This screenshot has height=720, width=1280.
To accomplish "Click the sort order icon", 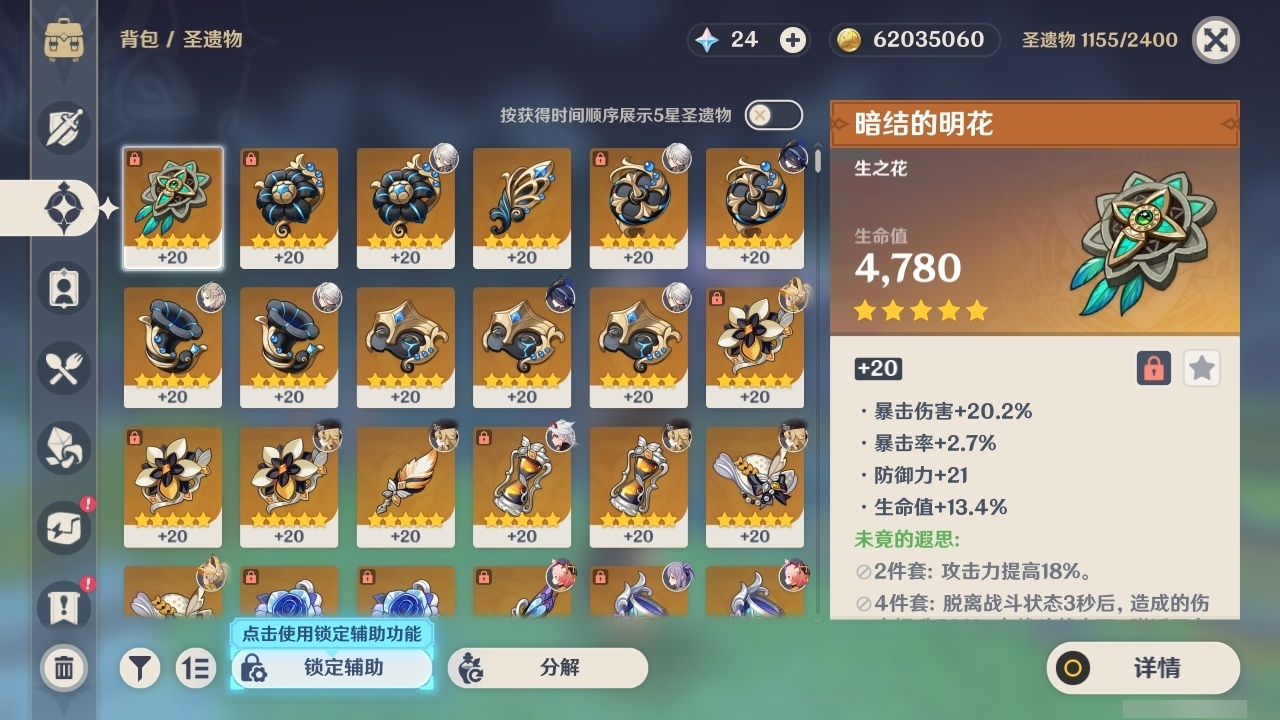I will (196, 668).
